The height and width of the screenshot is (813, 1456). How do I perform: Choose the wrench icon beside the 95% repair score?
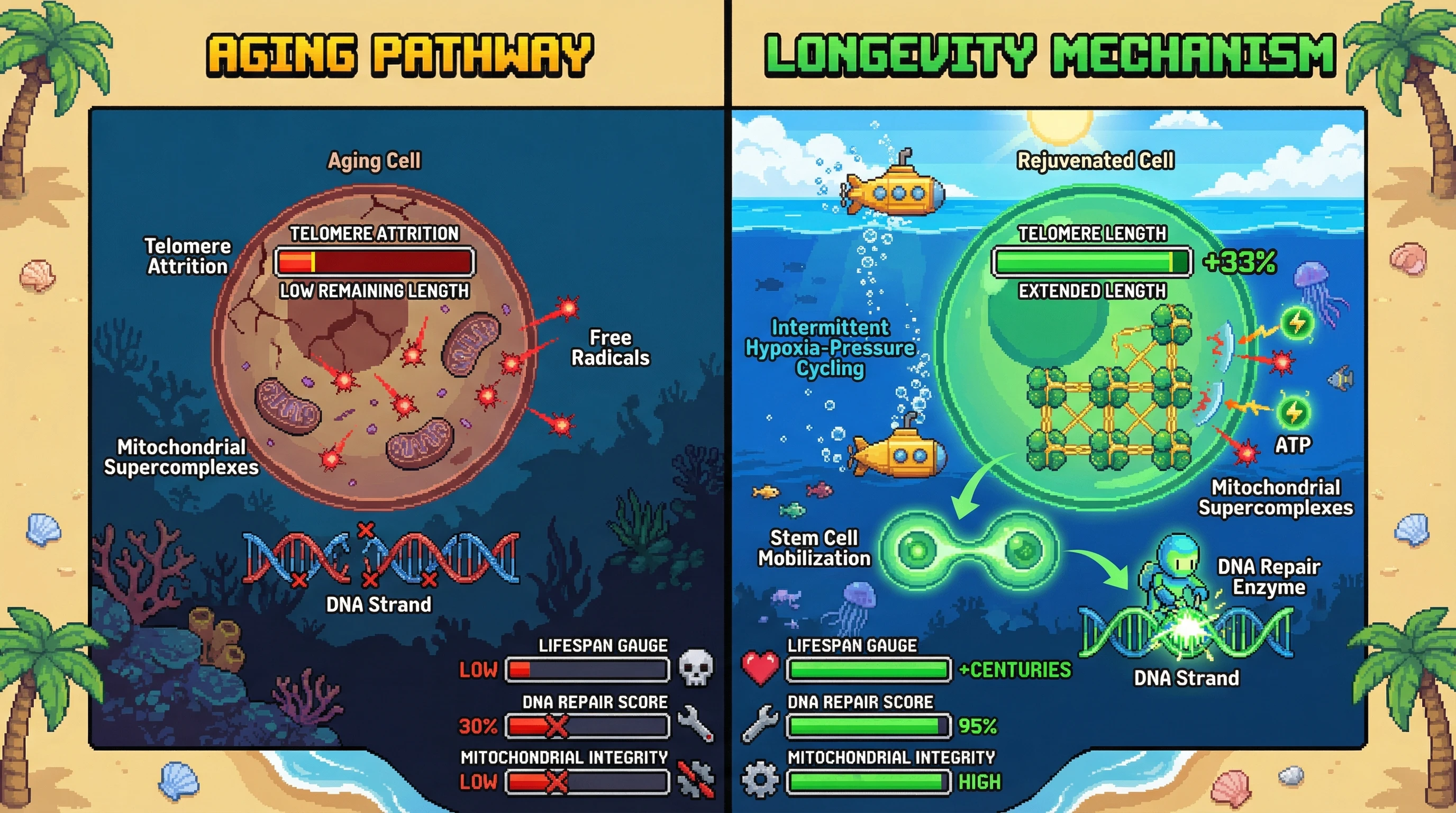click(759, 724)
